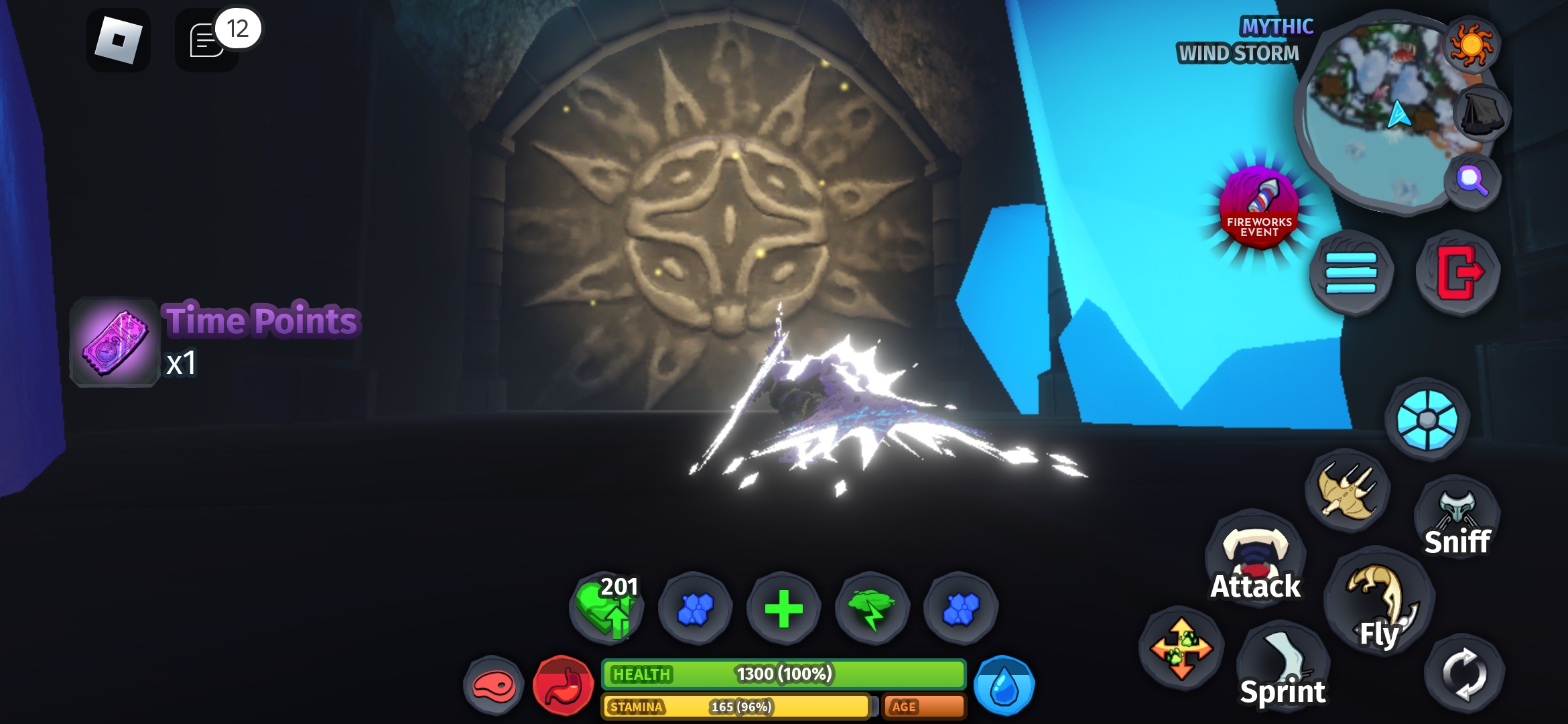Open the Roblox menu
Image resolution: width=1568 pixels, height=724 pixels.
[118, 40]
